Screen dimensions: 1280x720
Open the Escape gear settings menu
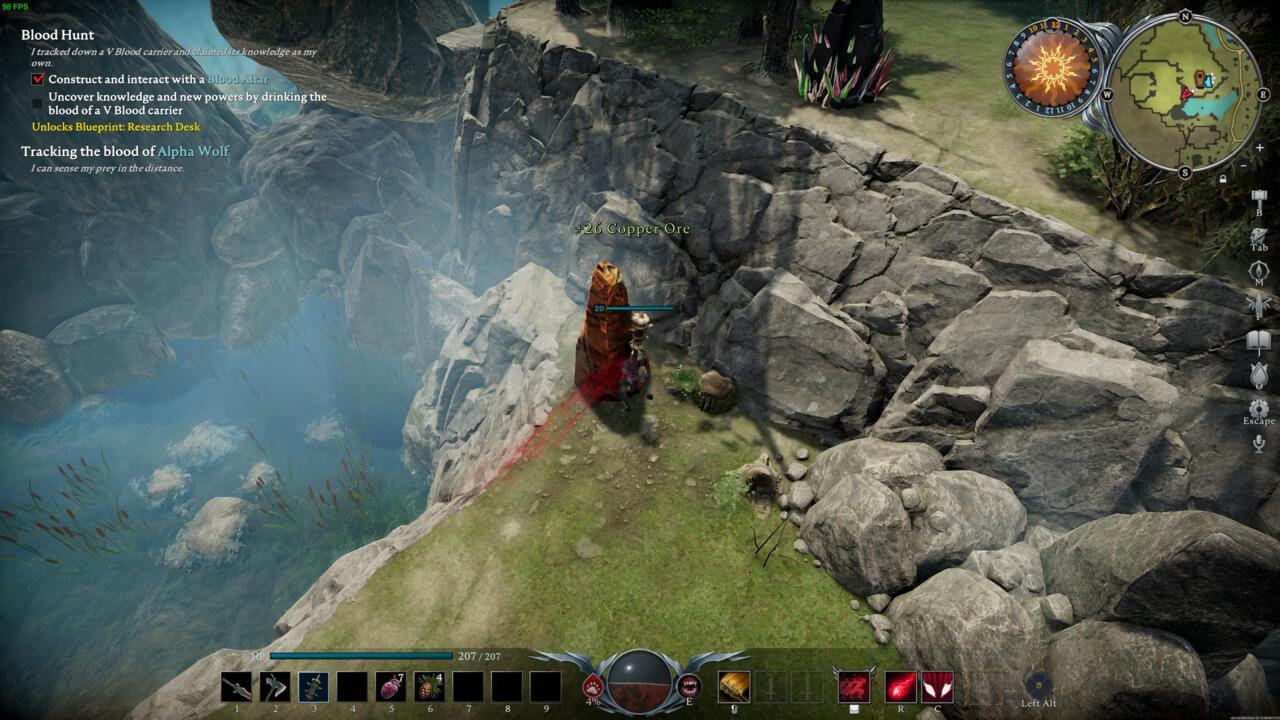pos(1259,409)
